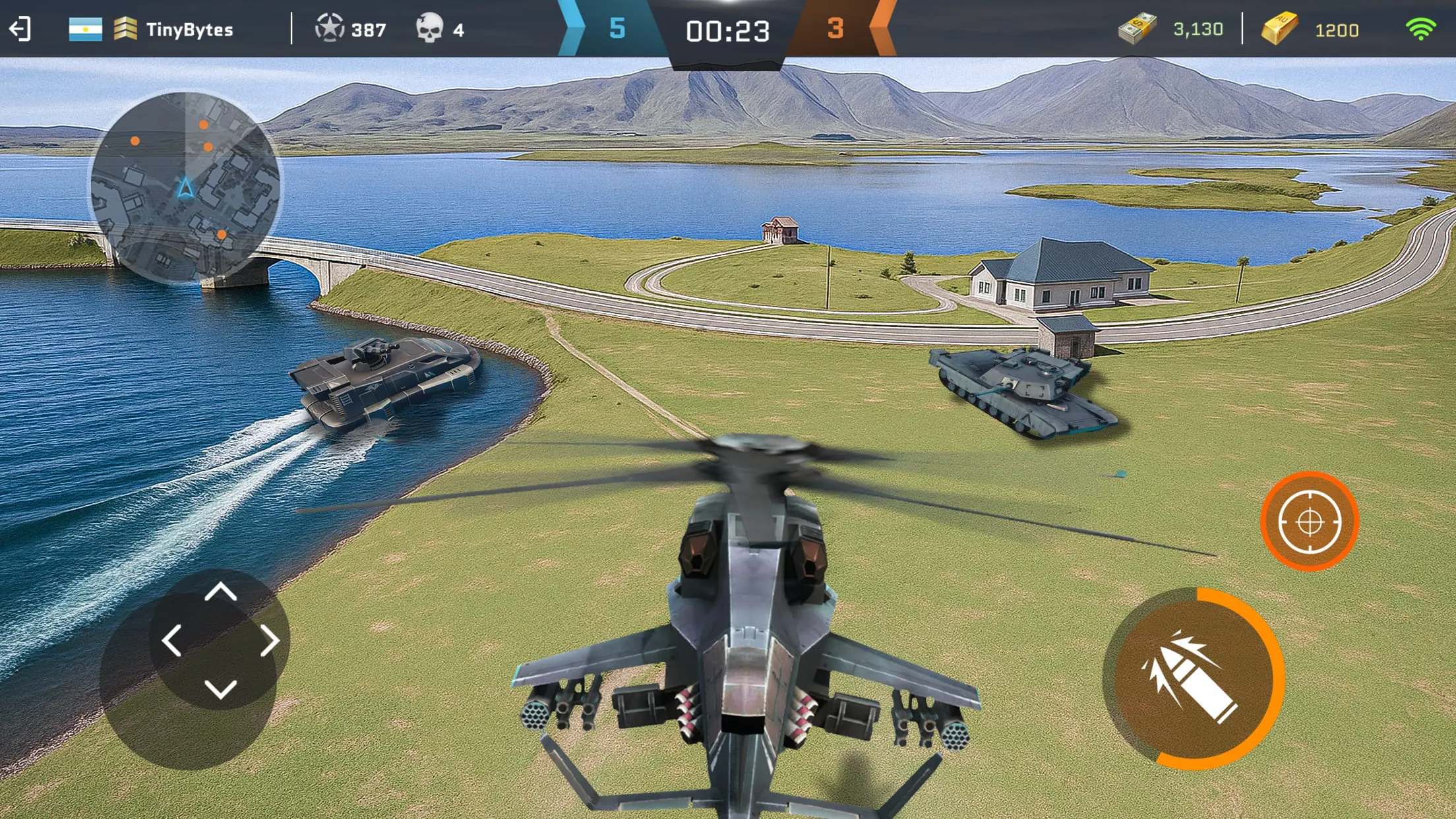Select the cash stack icon showing 3,130
This screenshot has width=1456, height=819.
(1137, 29)
